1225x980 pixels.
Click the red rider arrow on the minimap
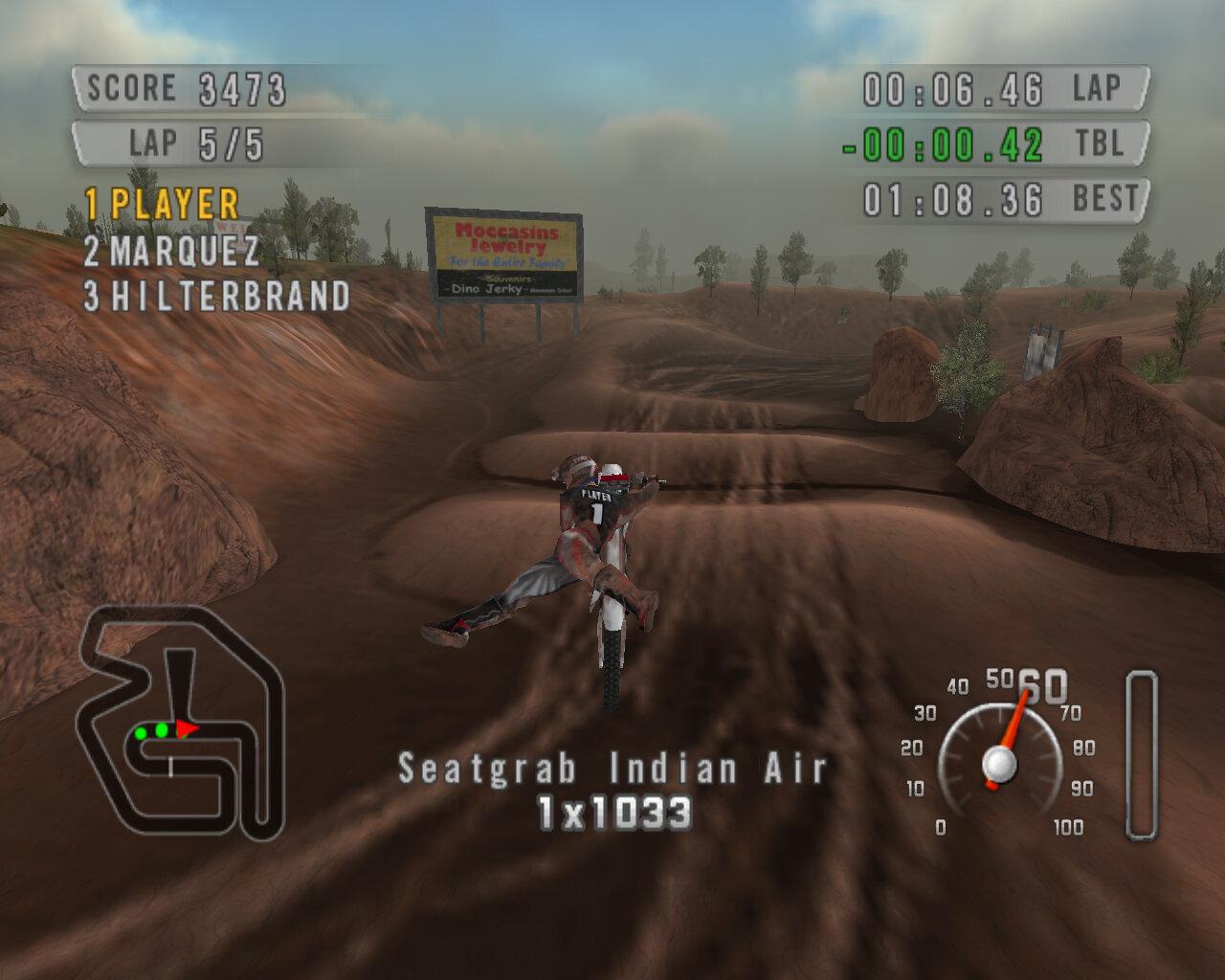click(185, 729)
